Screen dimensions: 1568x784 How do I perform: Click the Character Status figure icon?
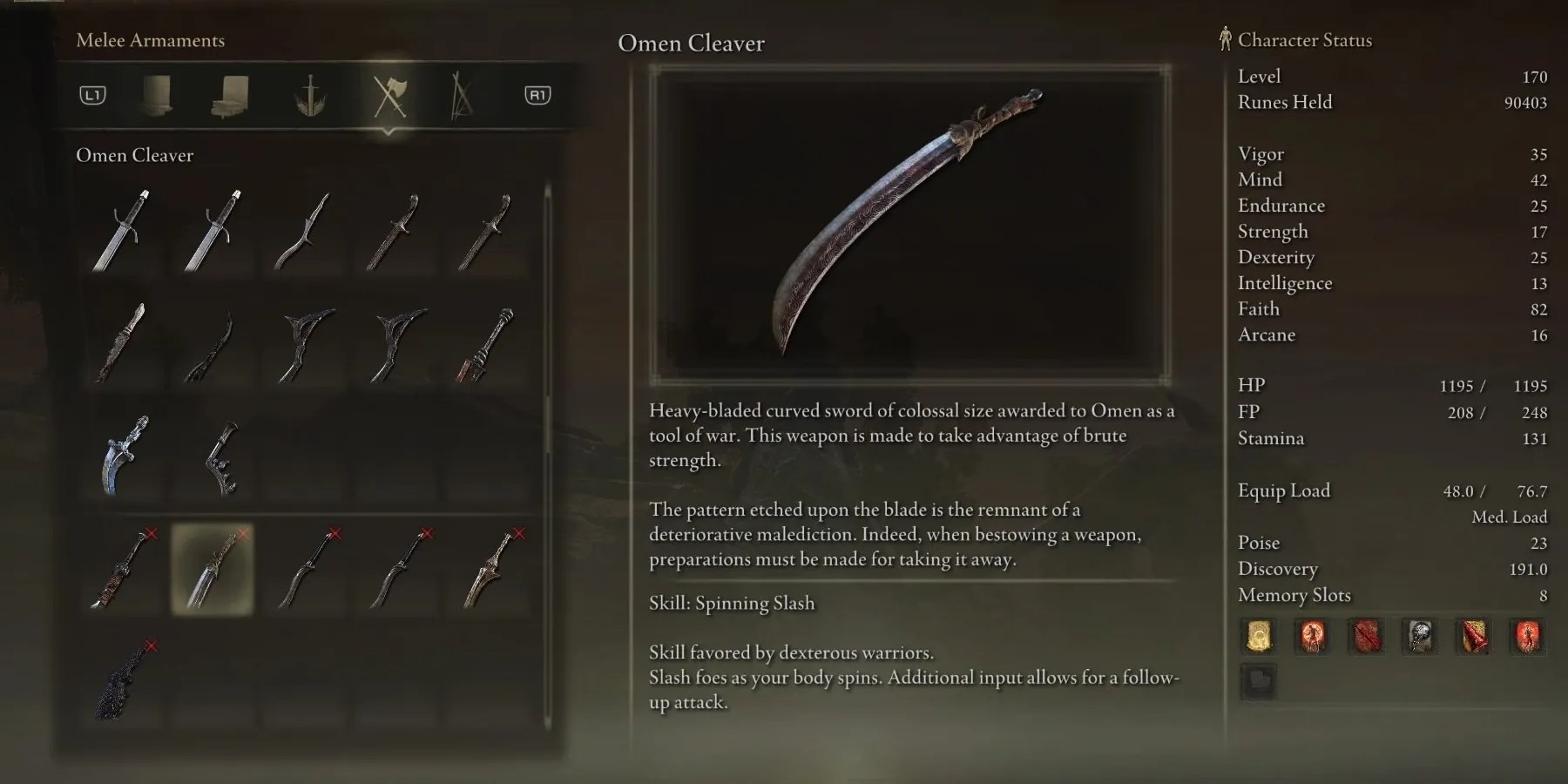(x=1225, y=37)
